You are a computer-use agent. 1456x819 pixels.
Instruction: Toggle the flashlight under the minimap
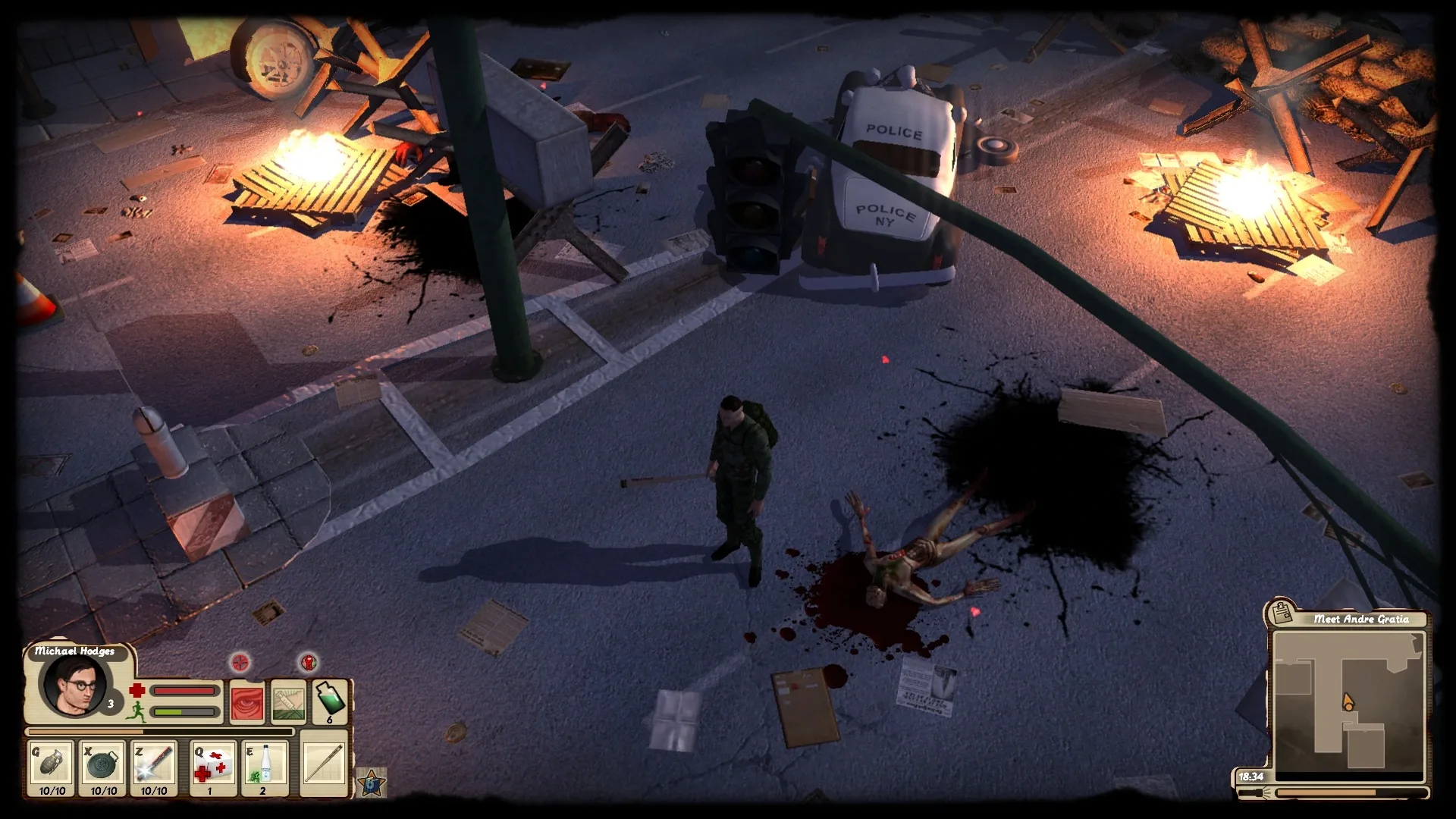[1256, 793]
